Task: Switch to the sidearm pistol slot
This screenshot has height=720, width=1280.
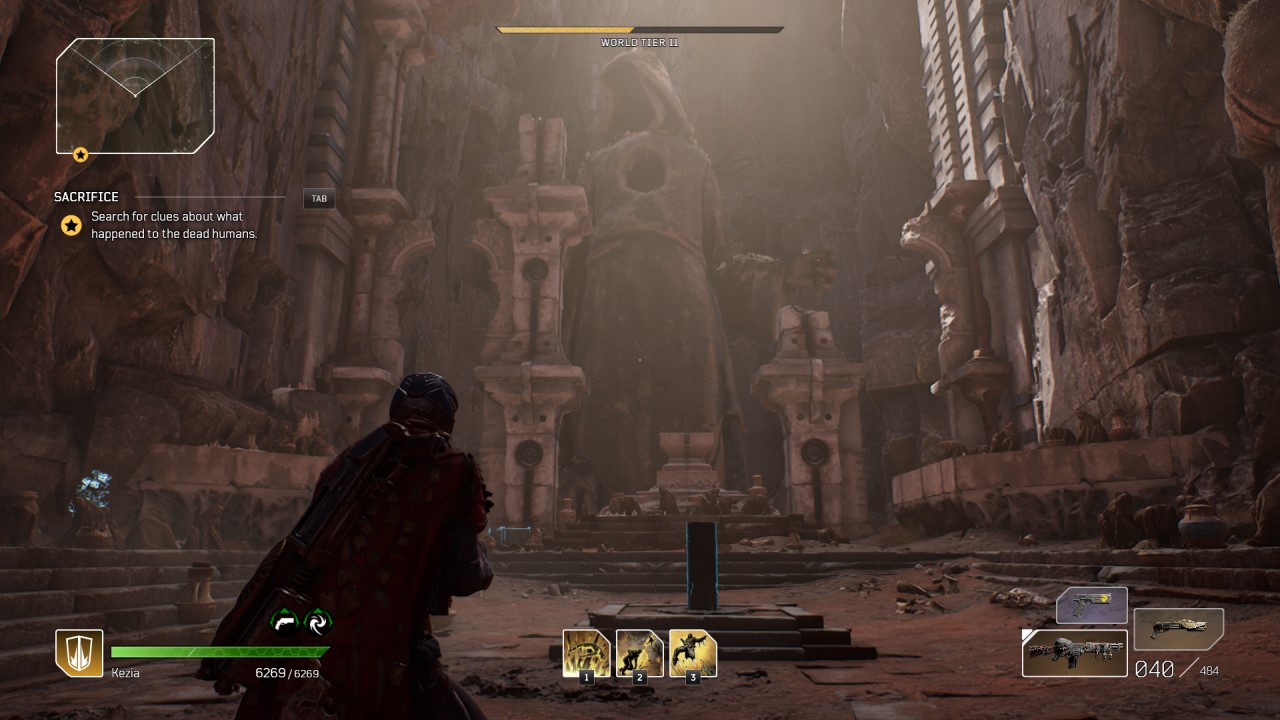Action: 1091,605
